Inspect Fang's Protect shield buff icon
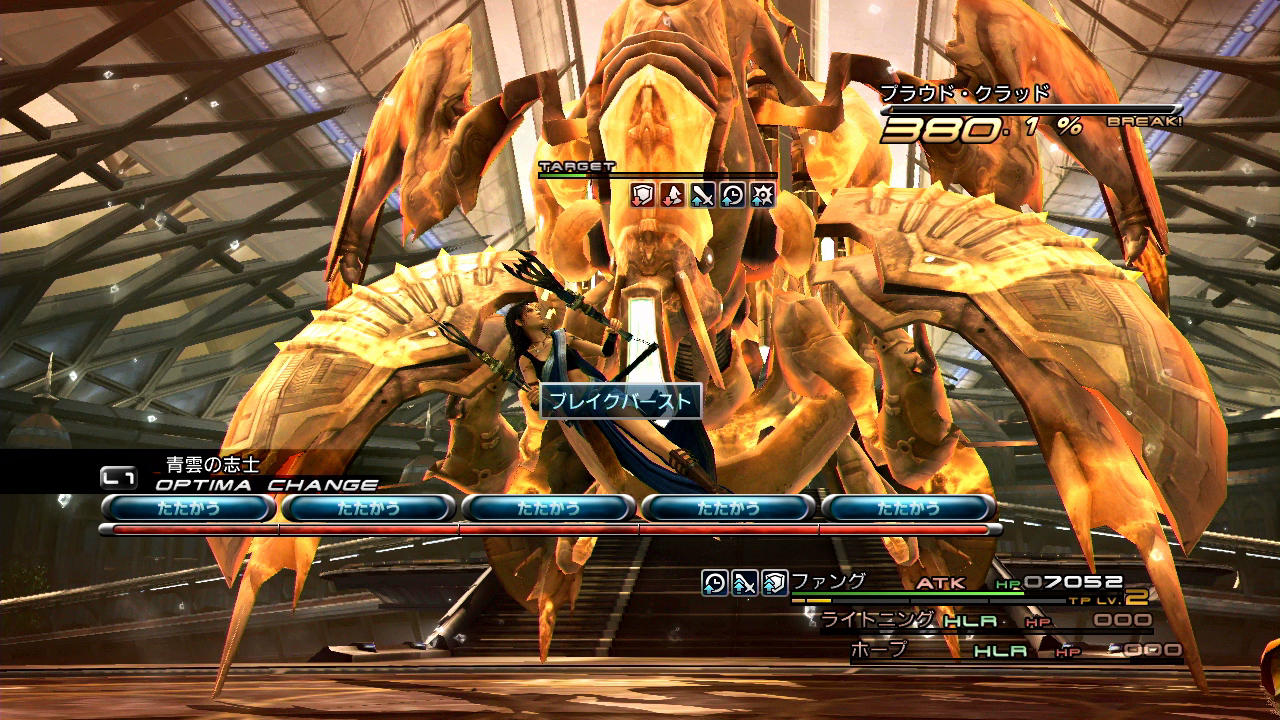The height and width of the screenshot is (720, 1280). [774, 582]
